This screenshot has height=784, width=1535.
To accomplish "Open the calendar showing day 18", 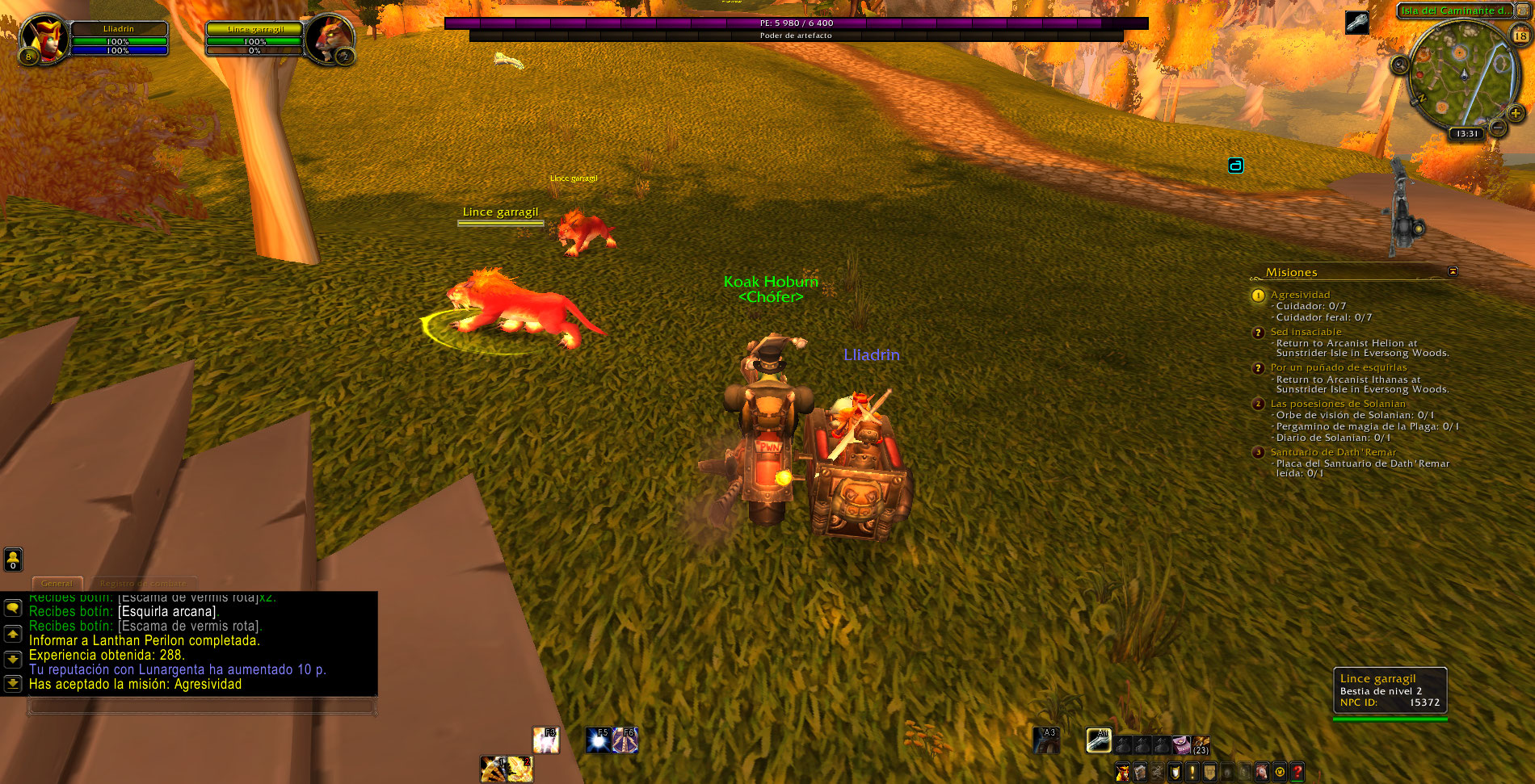I will 1520,36.
